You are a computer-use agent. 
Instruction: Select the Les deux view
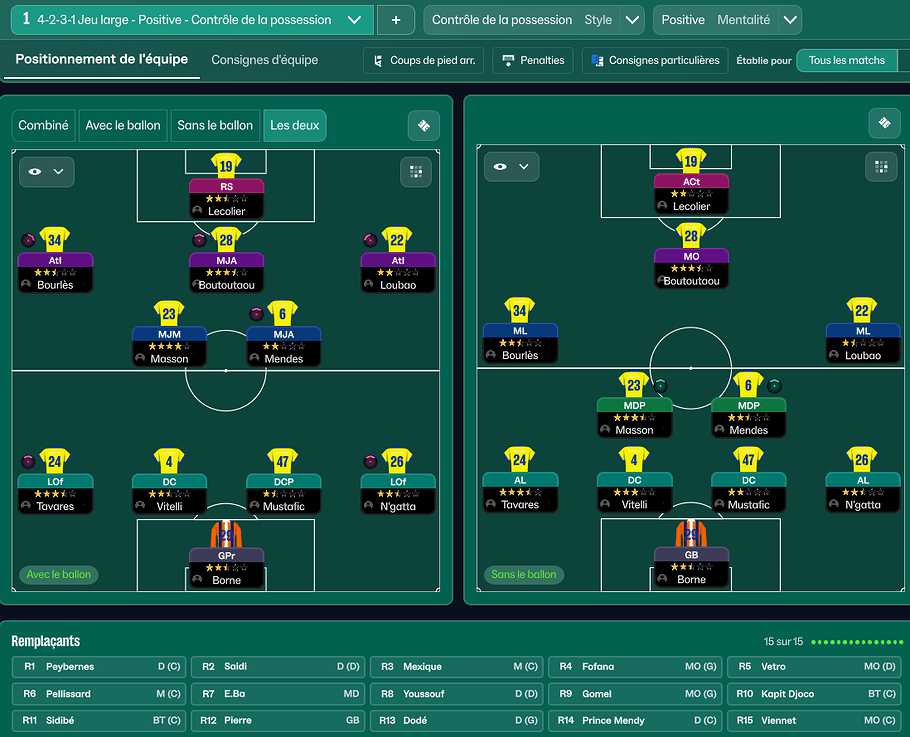[295, 126]
